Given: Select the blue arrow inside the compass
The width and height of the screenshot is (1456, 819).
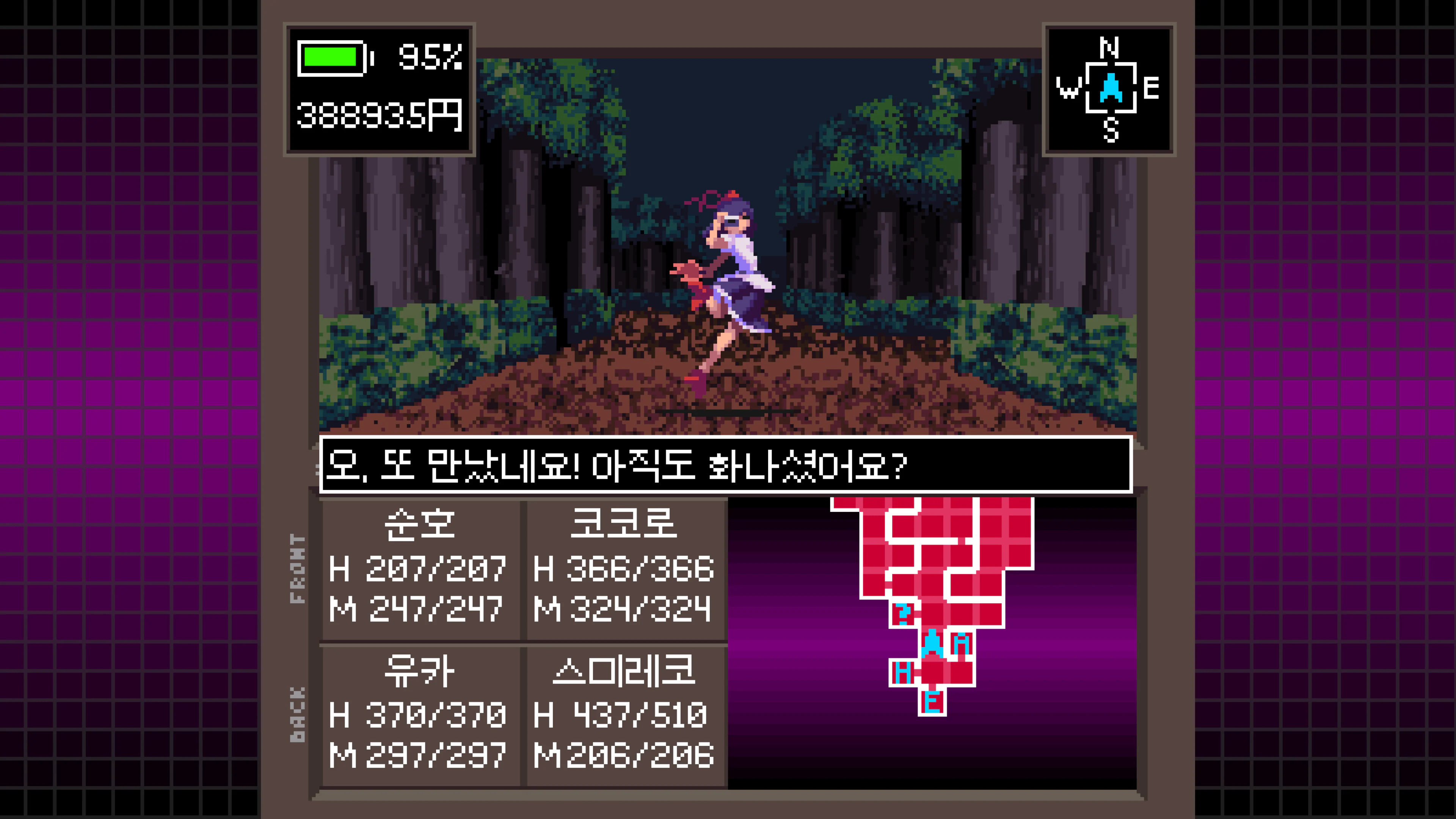Looking at the screenshot, I should tap(1111, 89).
